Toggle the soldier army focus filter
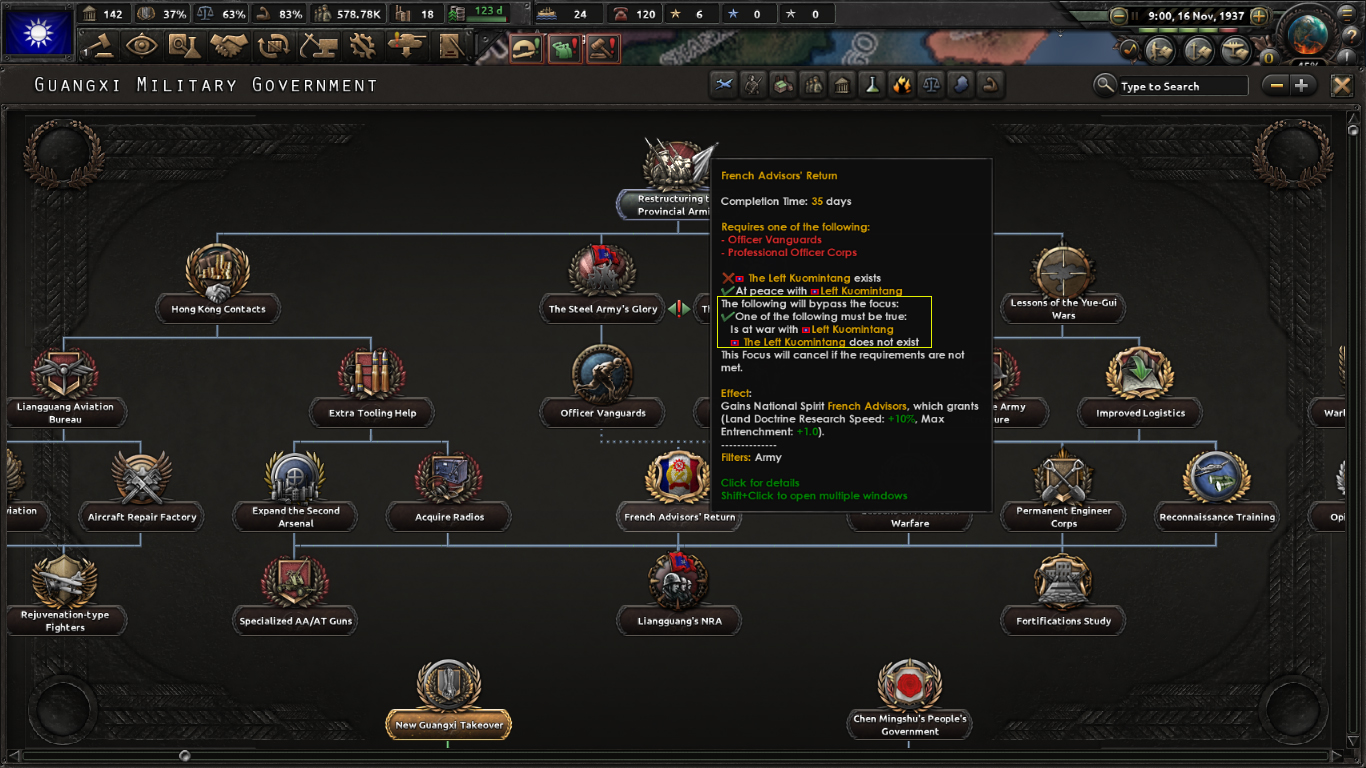This screenshot has height=768, width=1366. (x=753, y=85)
